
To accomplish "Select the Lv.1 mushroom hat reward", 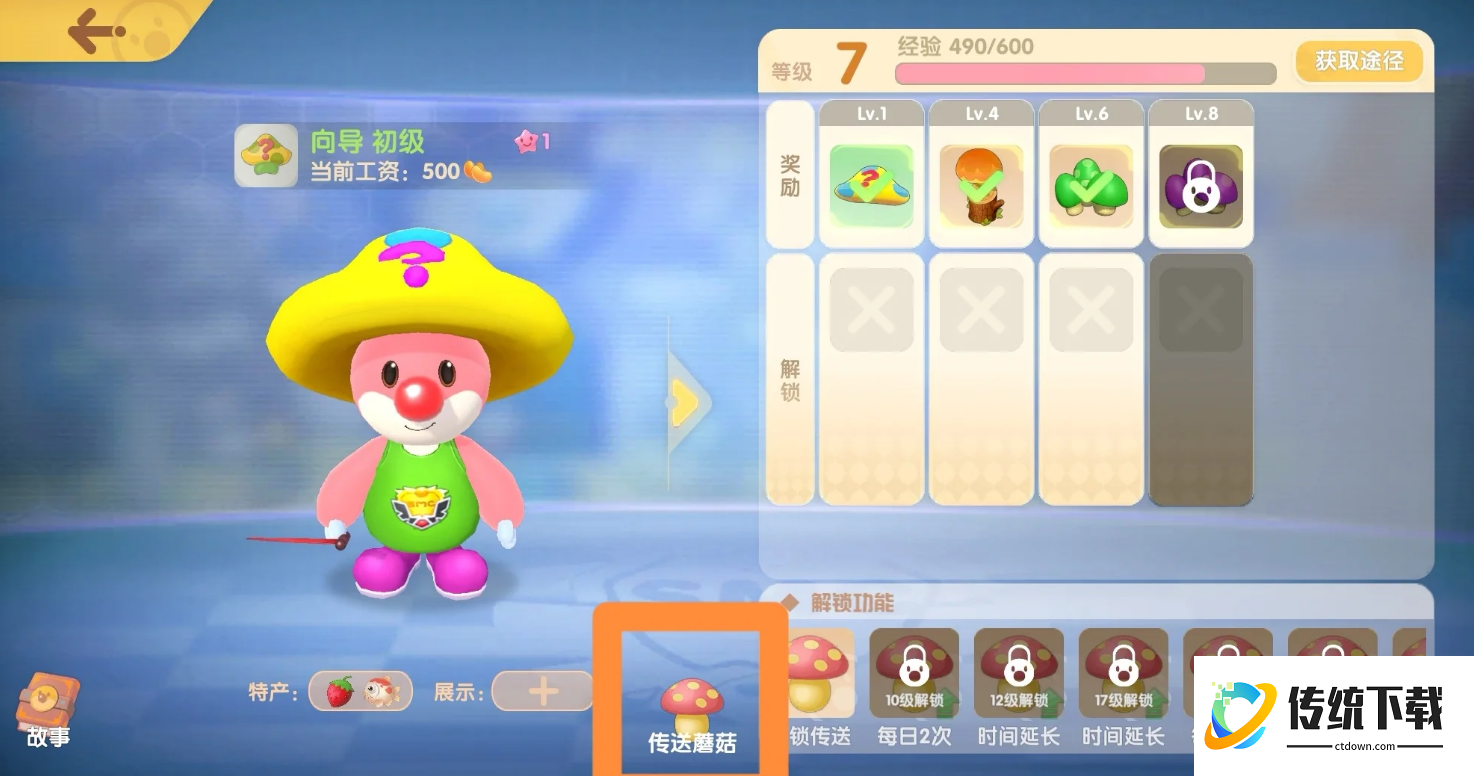I will tap(870, 185).
